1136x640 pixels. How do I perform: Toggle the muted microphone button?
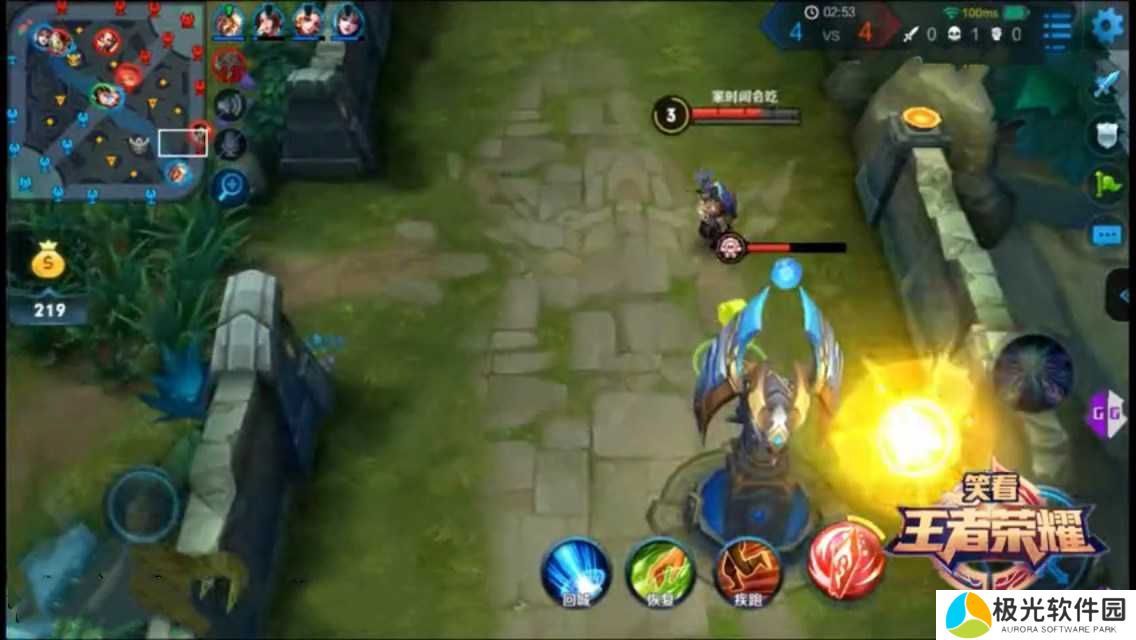[230, 144]
